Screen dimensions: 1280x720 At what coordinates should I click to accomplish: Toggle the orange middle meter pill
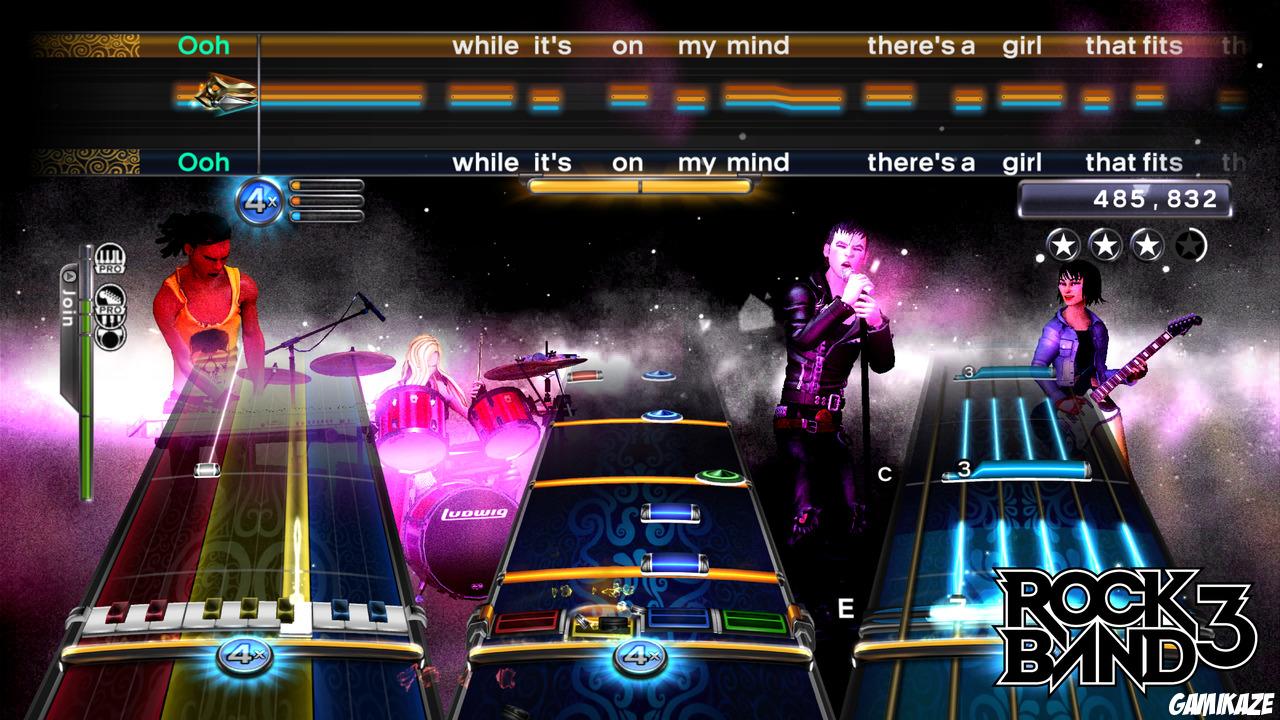(297, 200)
